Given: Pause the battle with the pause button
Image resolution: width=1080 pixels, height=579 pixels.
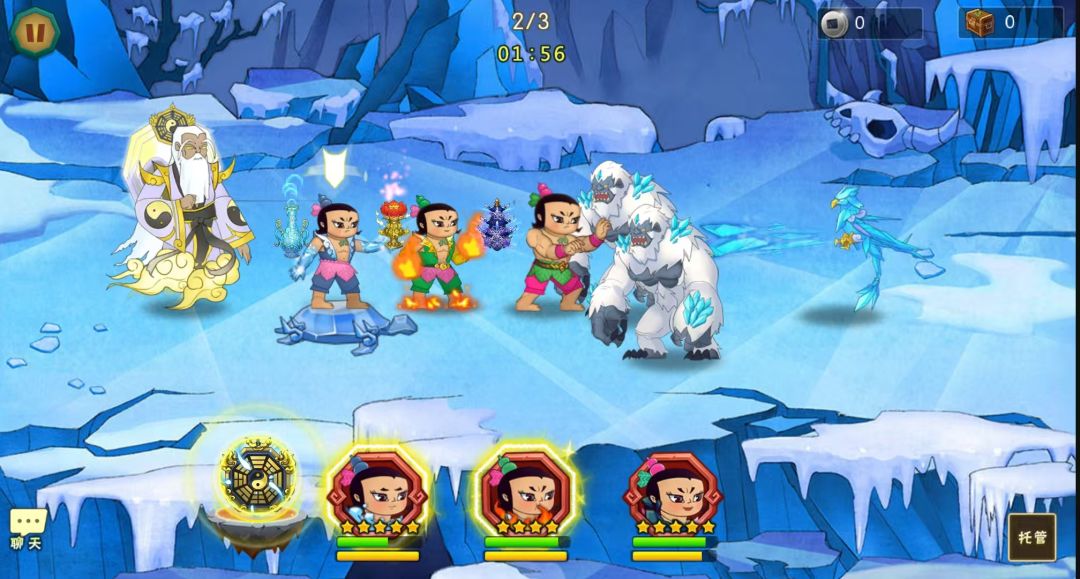Looking at the screenshot, I should 35,32.
